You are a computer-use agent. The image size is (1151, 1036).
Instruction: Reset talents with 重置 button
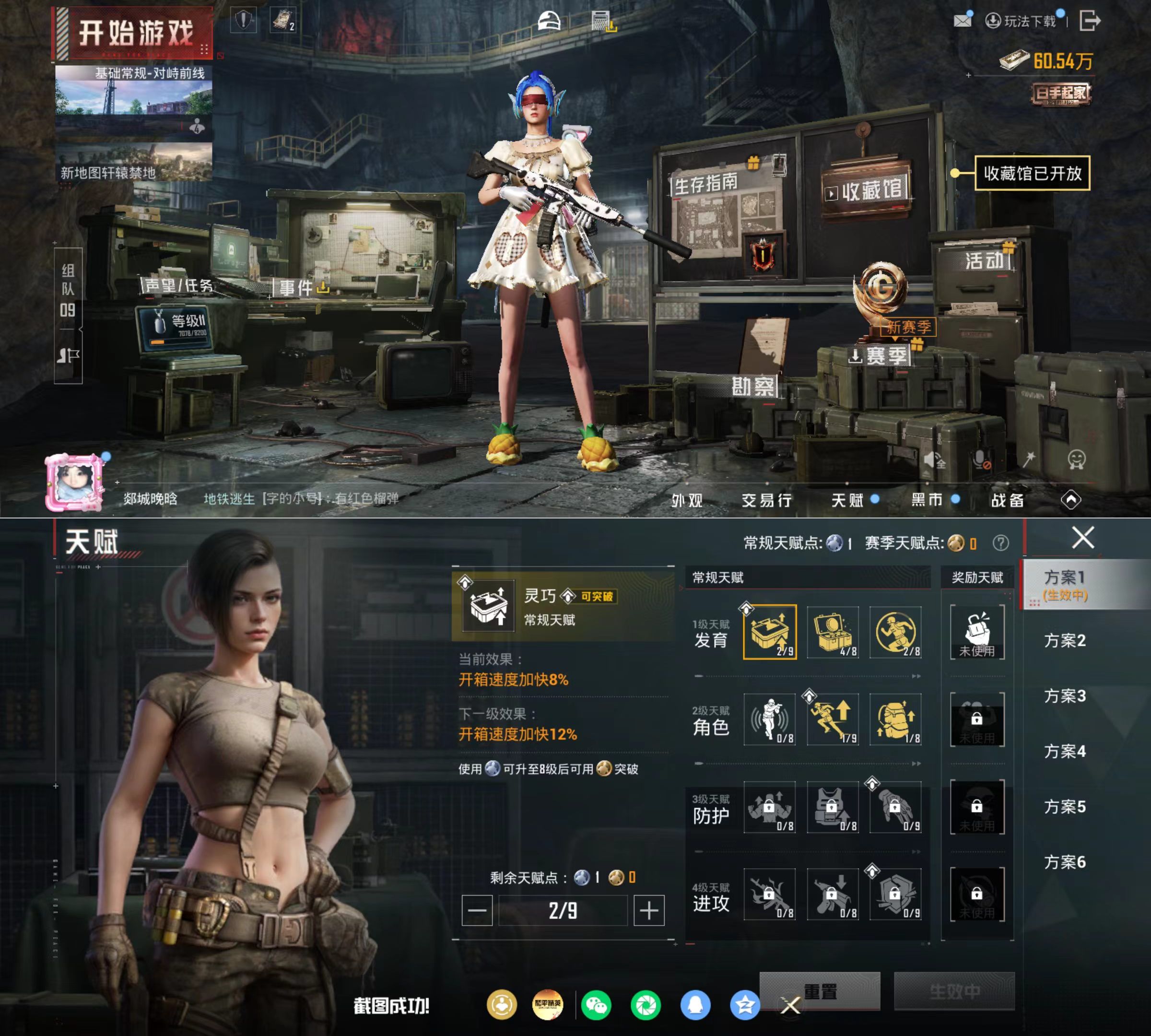[x=820, y=991]
